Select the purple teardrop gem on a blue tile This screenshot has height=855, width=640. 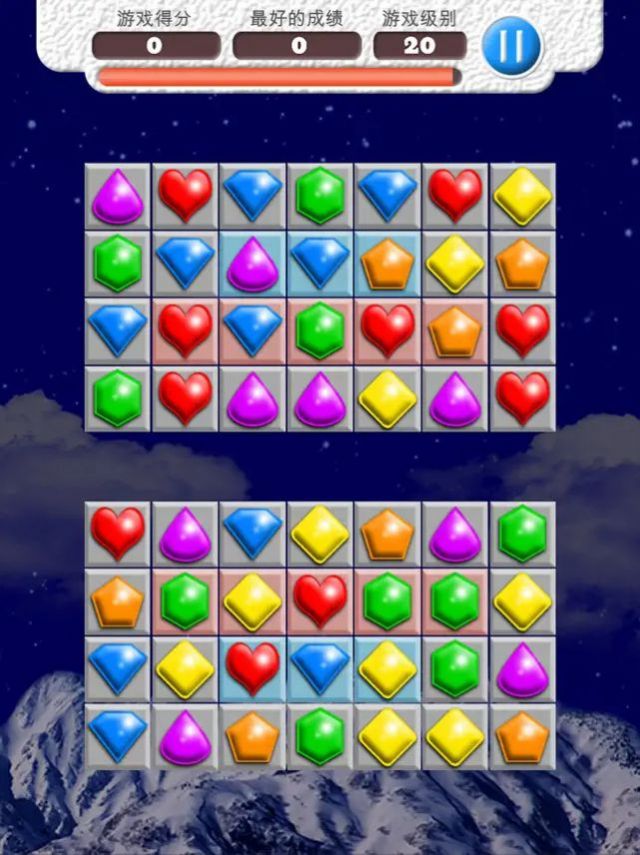253,264
